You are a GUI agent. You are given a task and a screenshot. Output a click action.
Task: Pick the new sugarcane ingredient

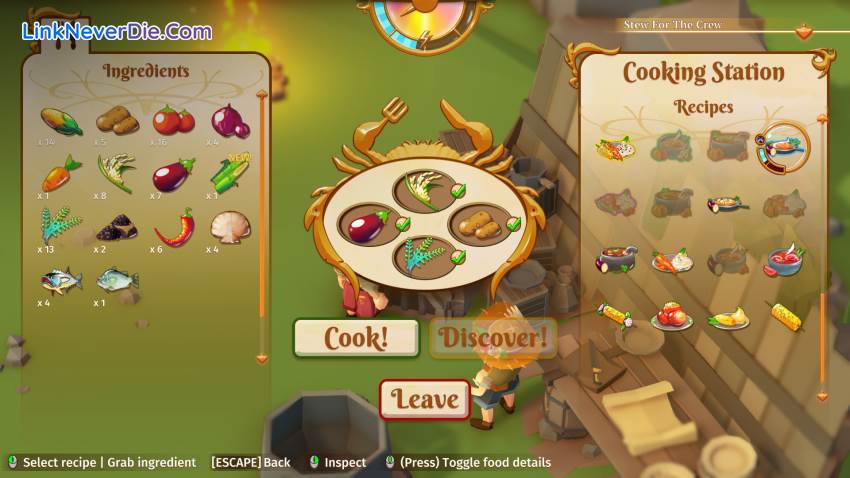[230, 173]
